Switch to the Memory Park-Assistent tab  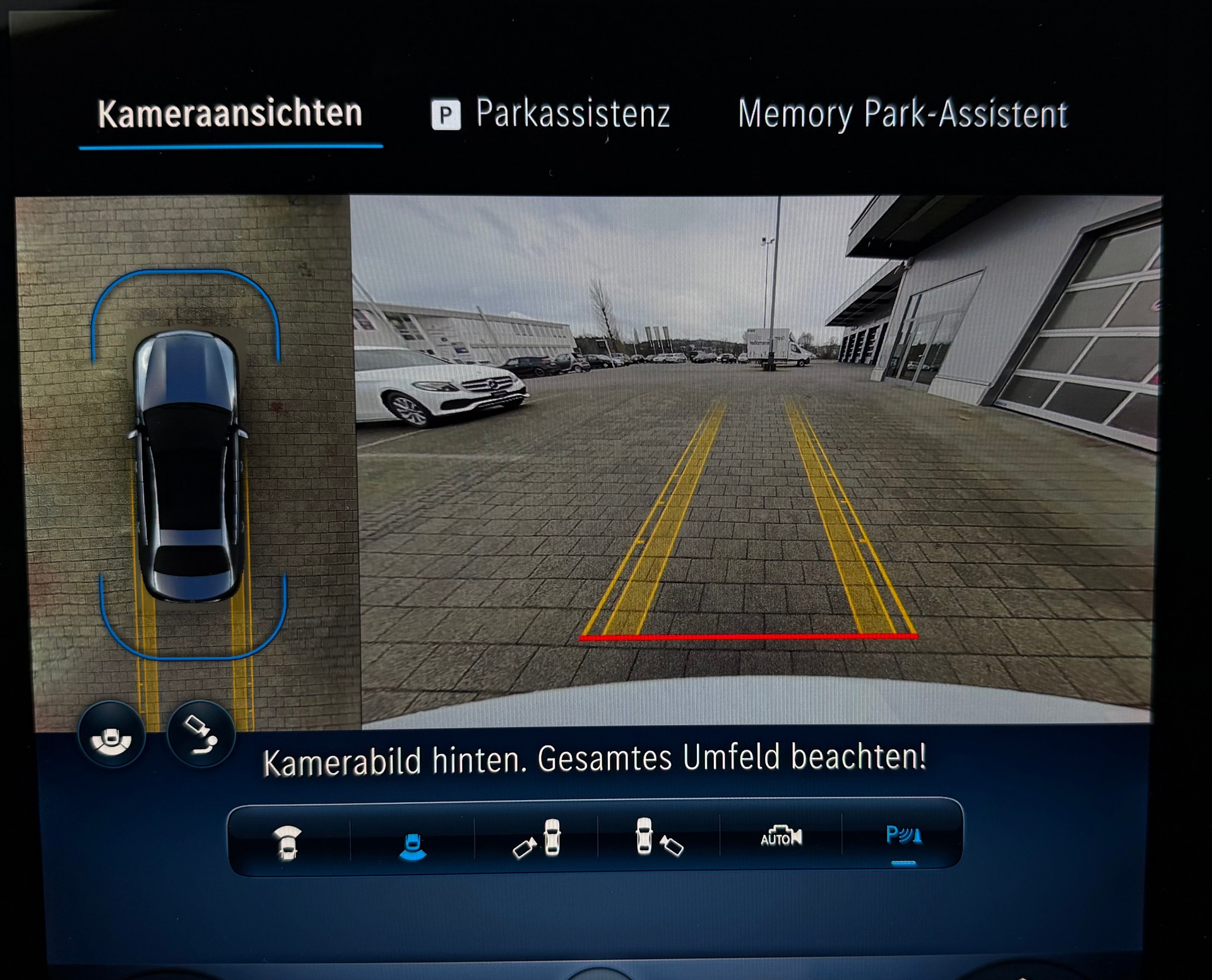pyautogui.click(x=903, y=114)
